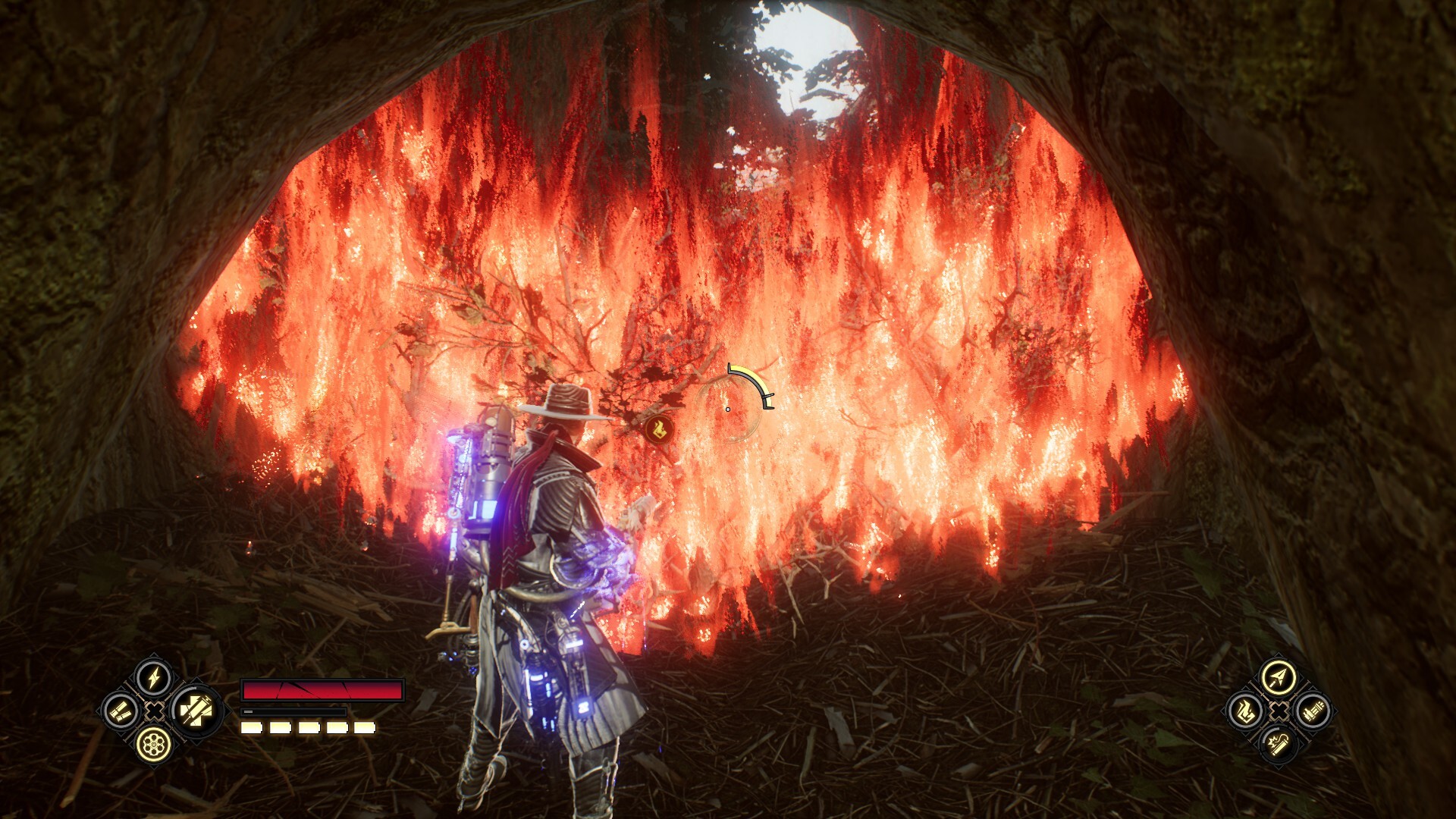Pick the arrow bolt weapon icon

click(1279, 676)
